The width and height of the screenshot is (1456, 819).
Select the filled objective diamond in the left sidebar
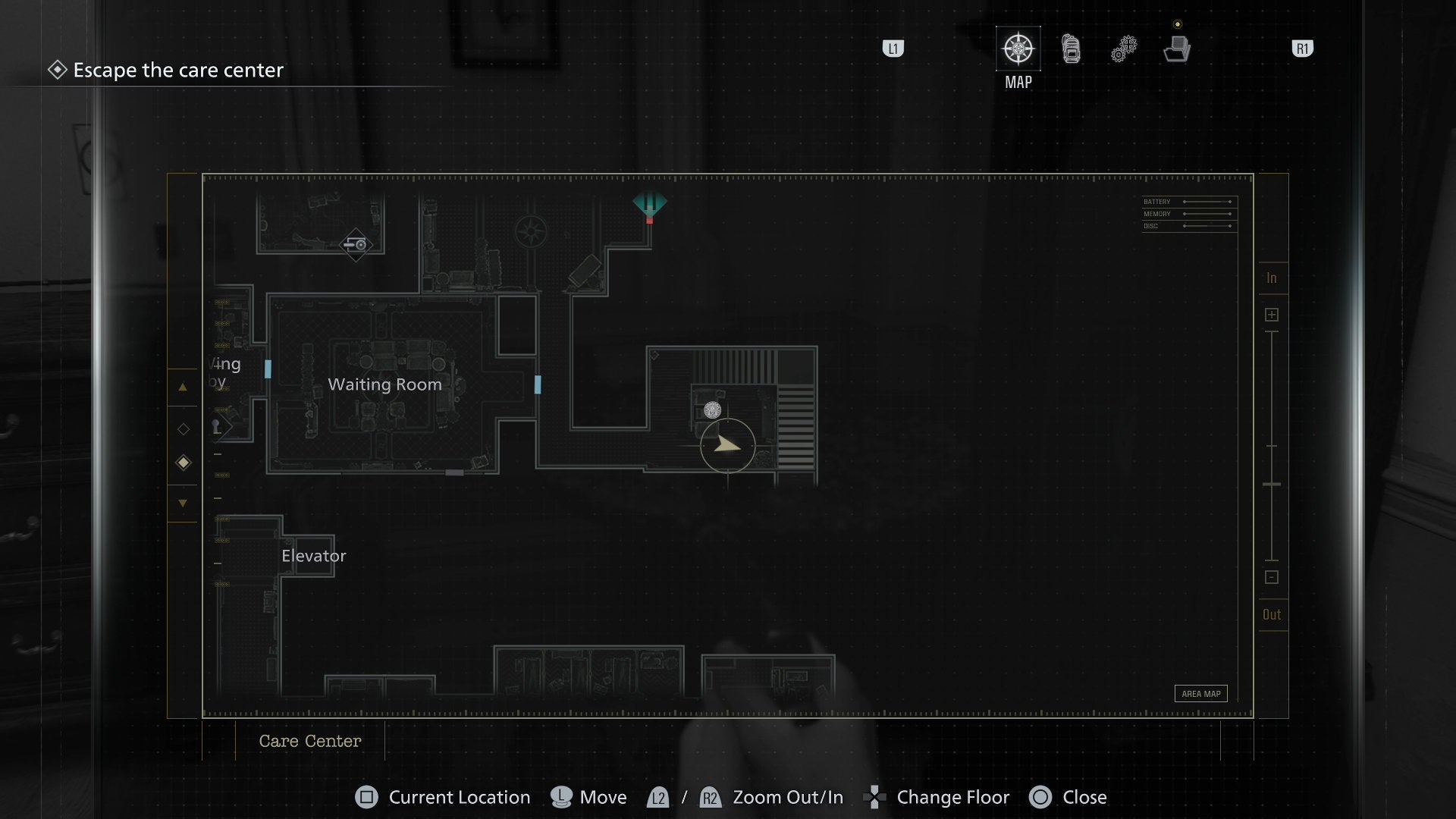[183, 463]
